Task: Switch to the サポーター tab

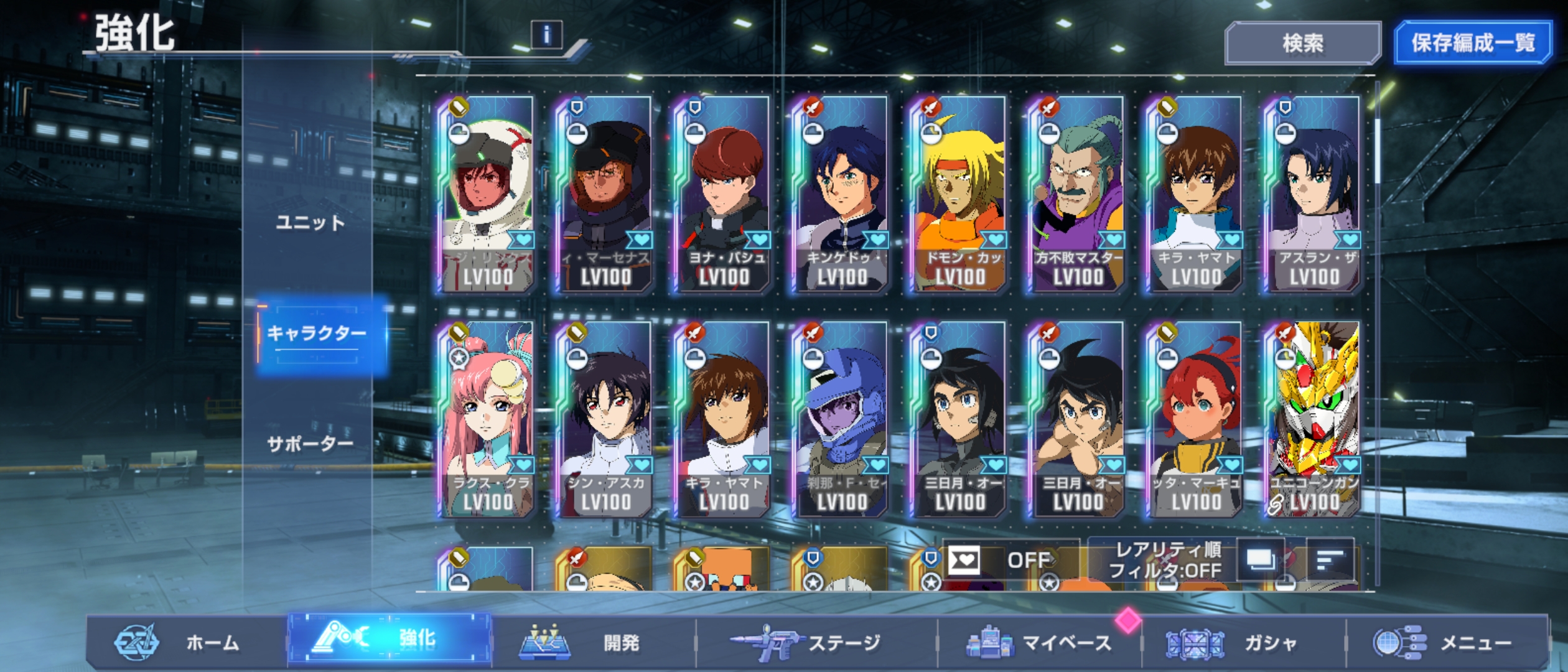Action: [310, 444]
